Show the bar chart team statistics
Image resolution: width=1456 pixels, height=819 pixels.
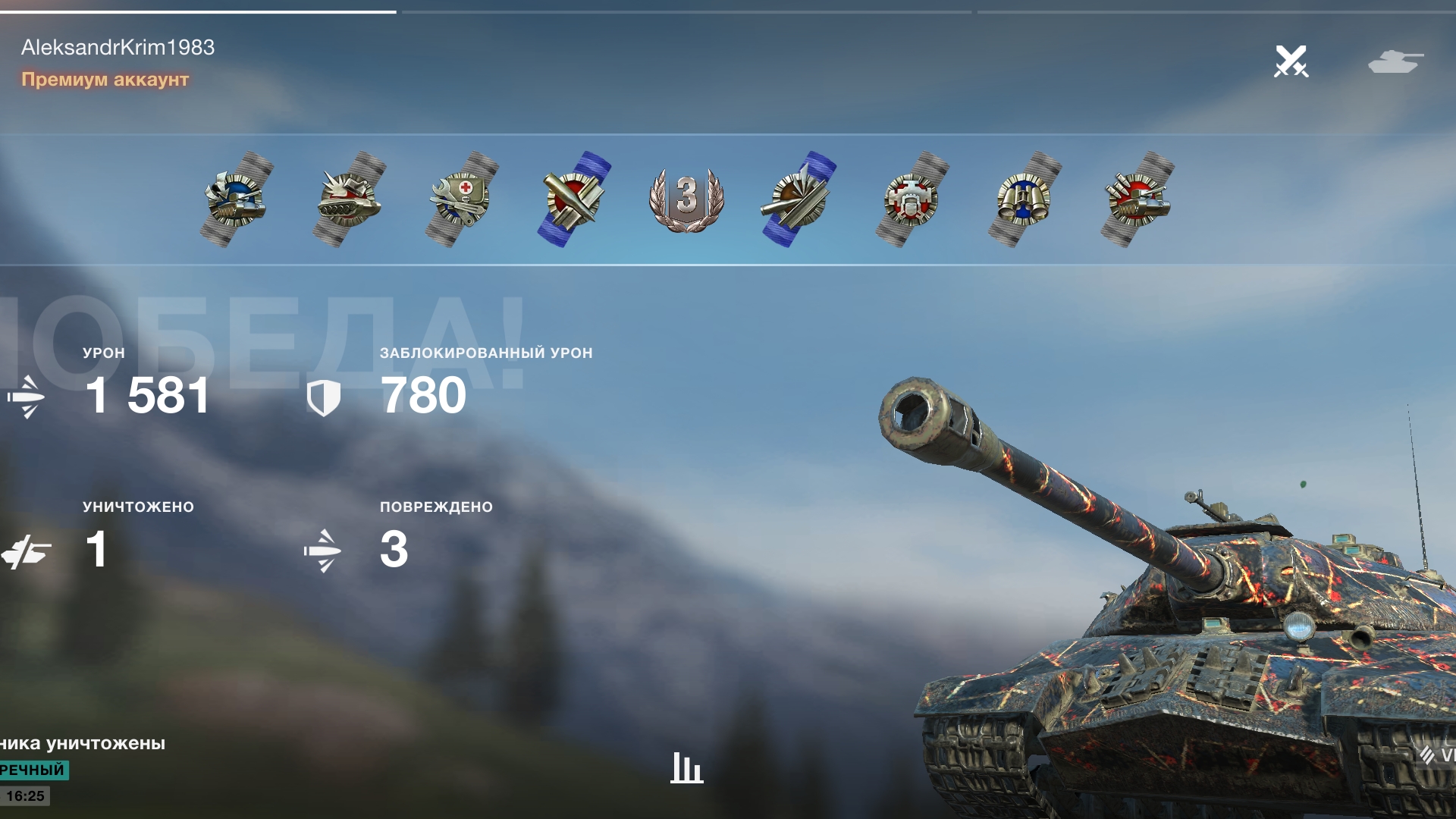point(687,767)
